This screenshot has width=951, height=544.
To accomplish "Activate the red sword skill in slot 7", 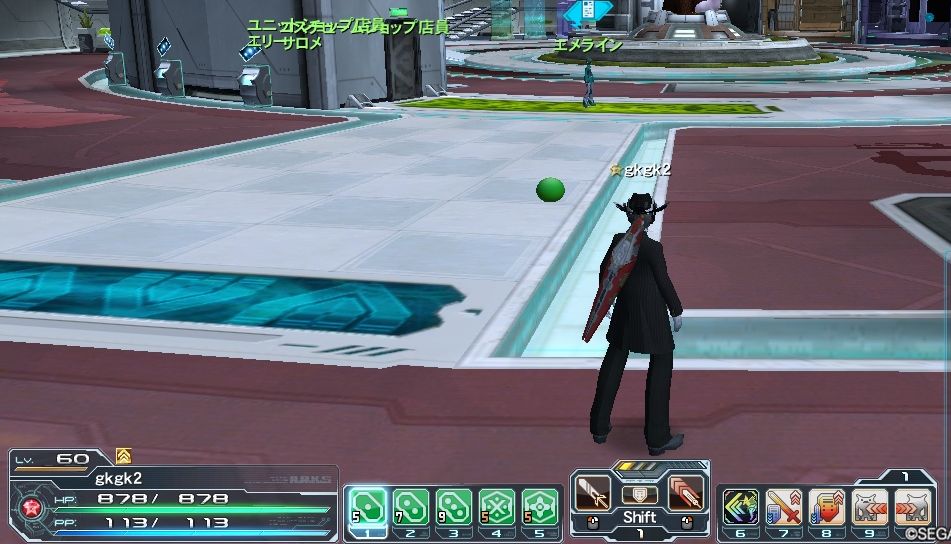I will [783, 506].
